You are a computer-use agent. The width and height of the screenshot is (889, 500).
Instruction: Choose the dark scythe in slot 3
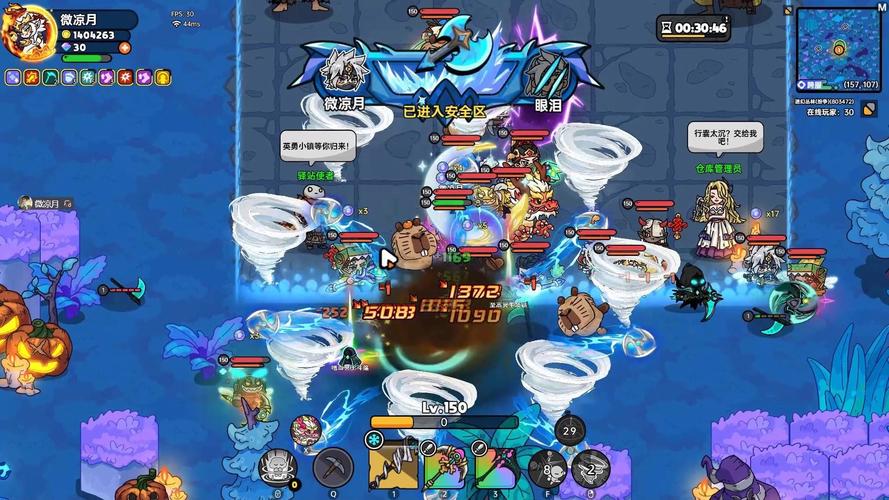coord(495,466)
